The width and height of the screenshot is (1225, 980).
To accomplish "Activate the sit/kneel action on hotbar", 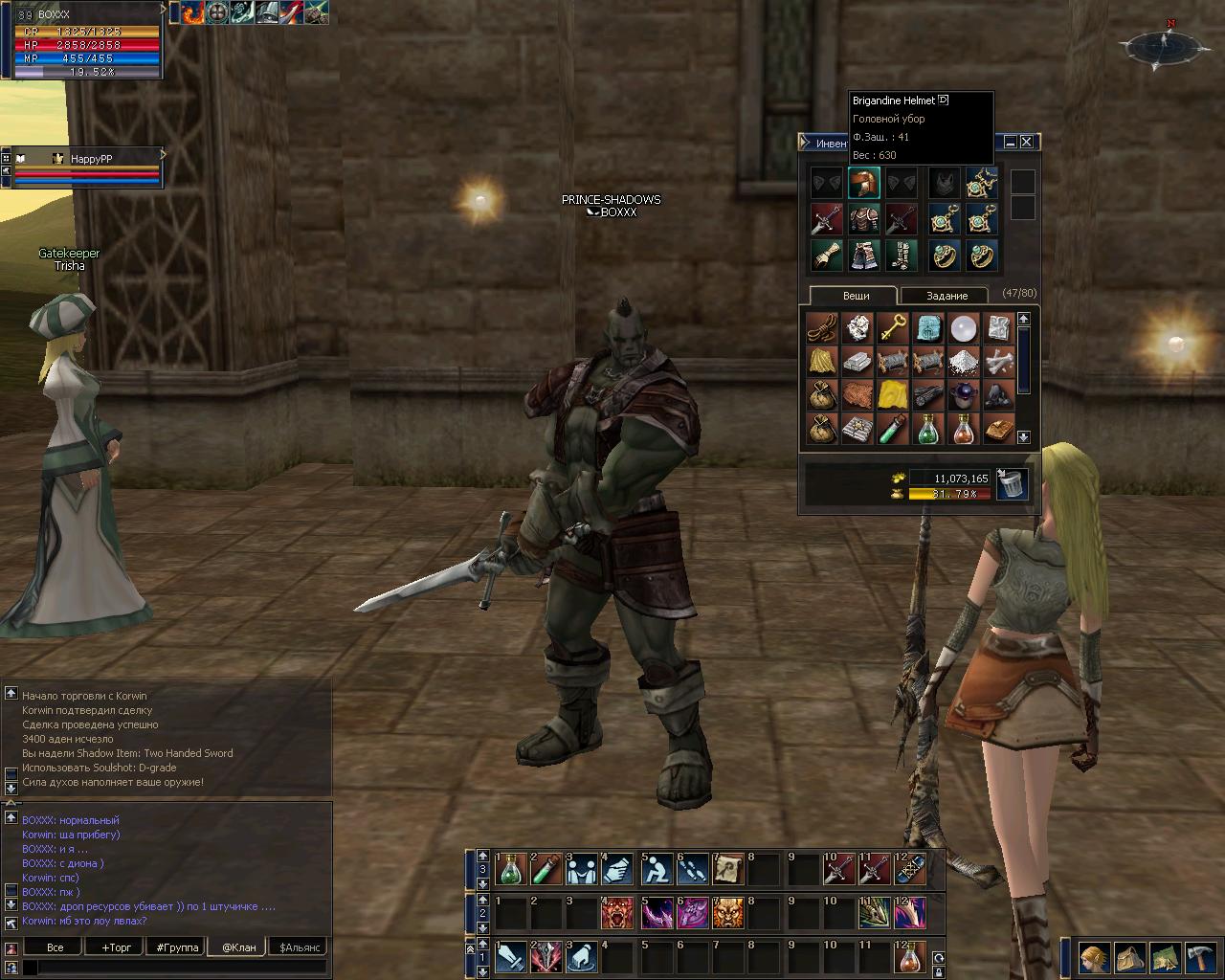I will tap(656, 870).
